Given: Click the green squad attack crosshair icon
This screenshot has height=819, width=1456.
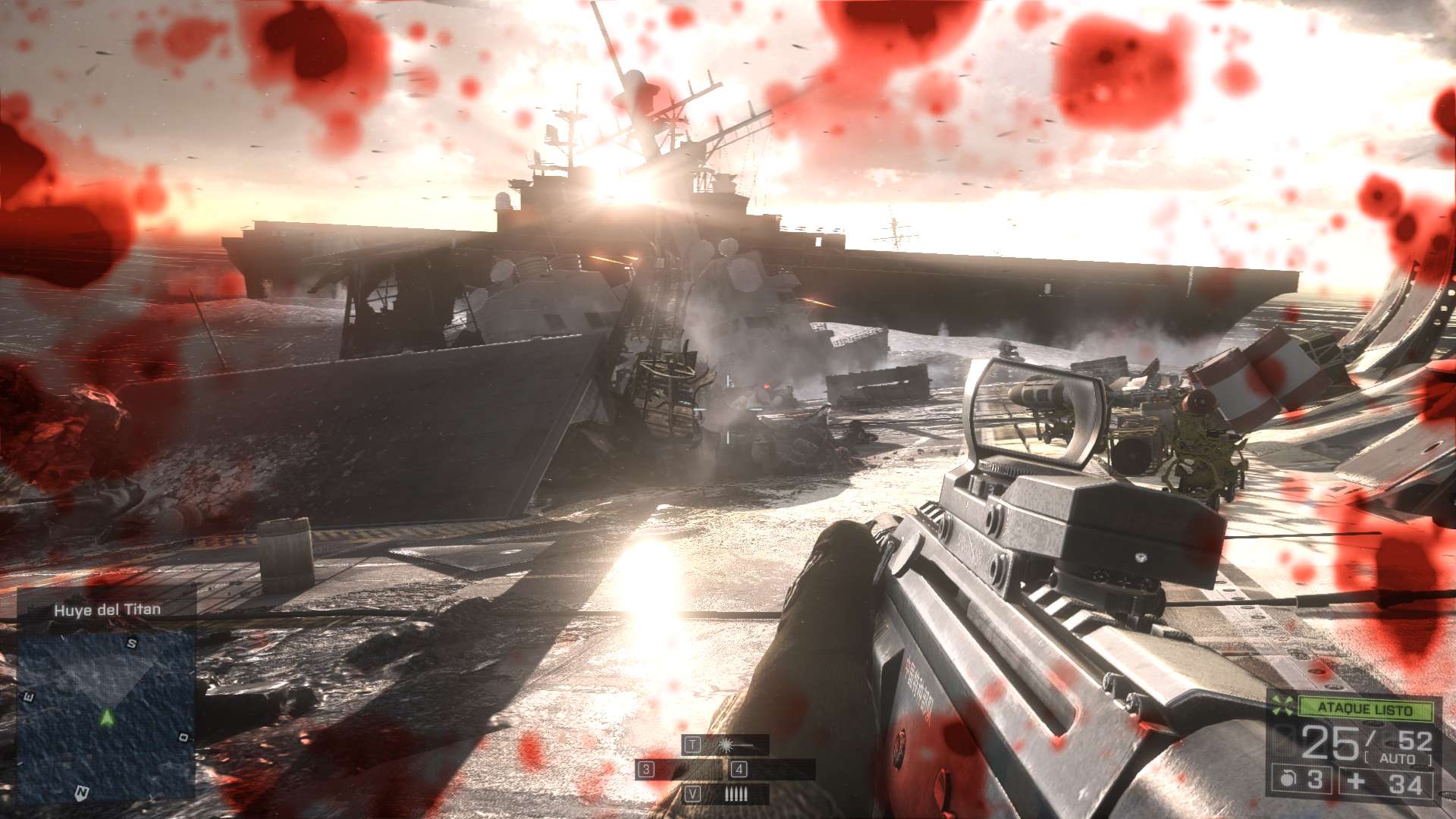Looking at the screenshot, I should (1282, 705).
